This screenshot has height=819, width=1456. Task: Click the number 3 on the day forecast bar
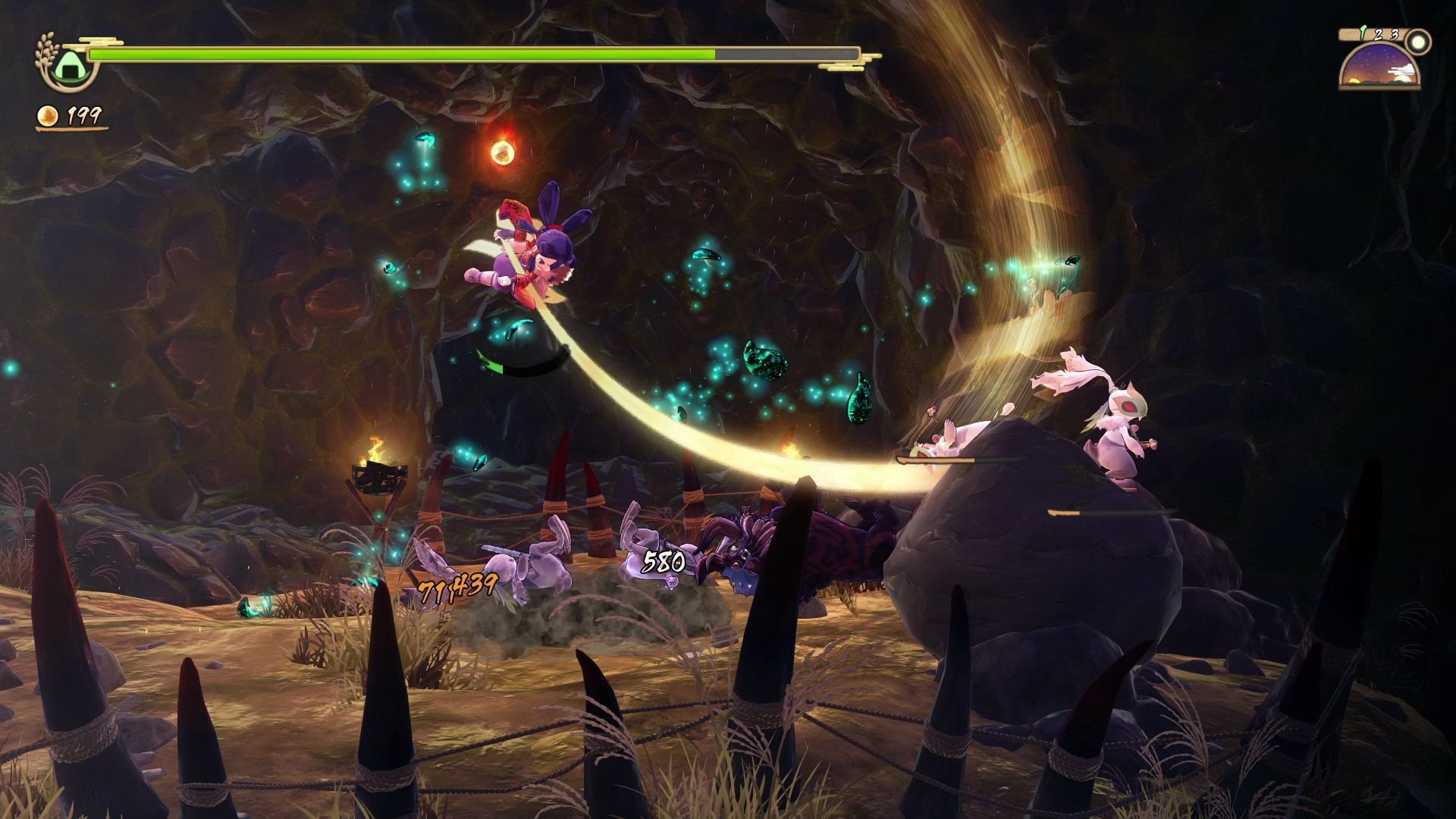coord(1394,35)
